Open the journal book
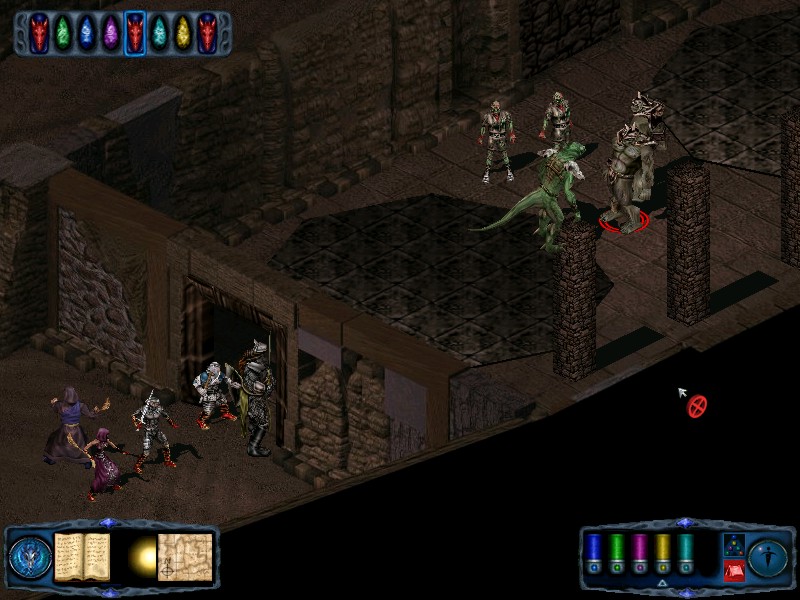Screen dimensions: 800x600 [82, 556]
